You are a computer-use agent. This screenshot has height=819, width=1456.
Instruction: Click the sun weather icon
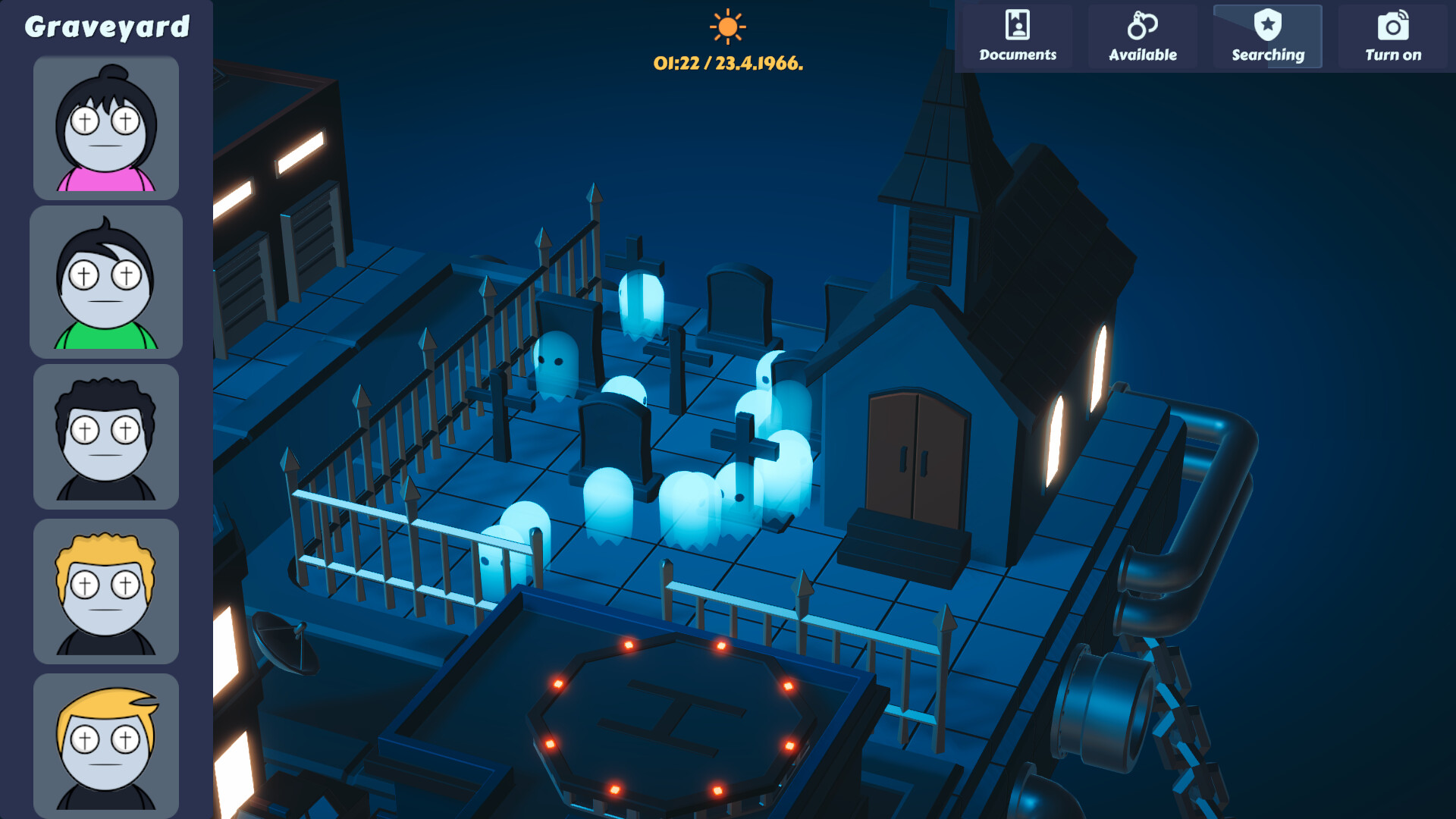[728, 29]
